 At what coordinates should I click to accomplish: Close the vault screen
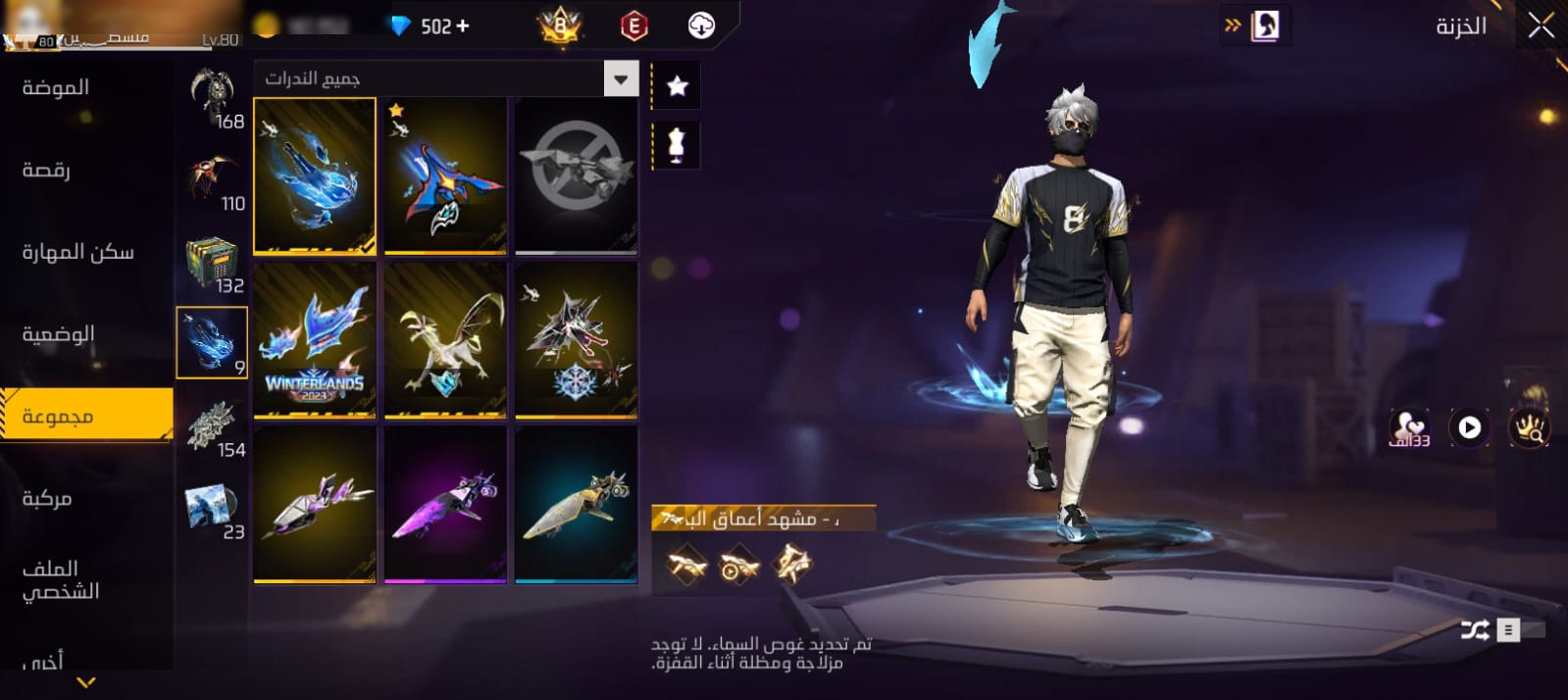click(1541, 26)
